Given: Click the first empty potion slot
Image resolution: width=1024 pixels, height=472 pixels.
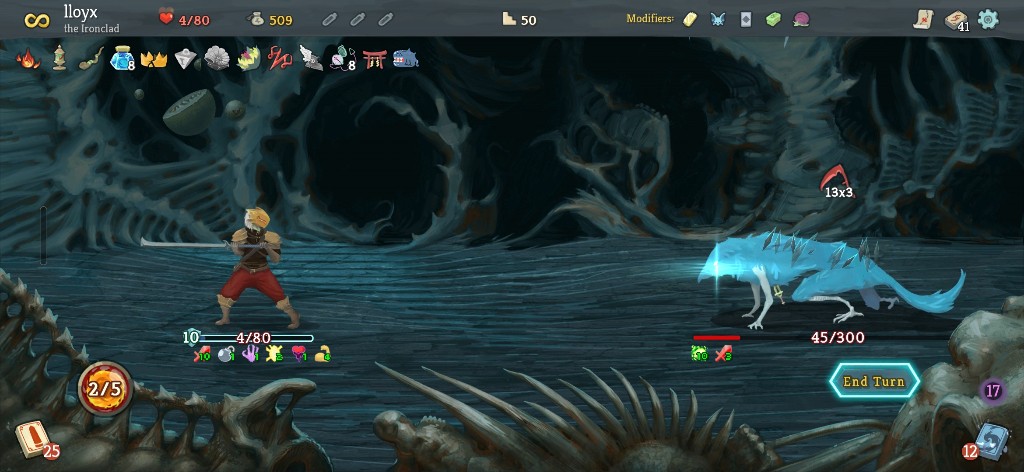Looking at the screenshot, I should click(x=330, y=19).
